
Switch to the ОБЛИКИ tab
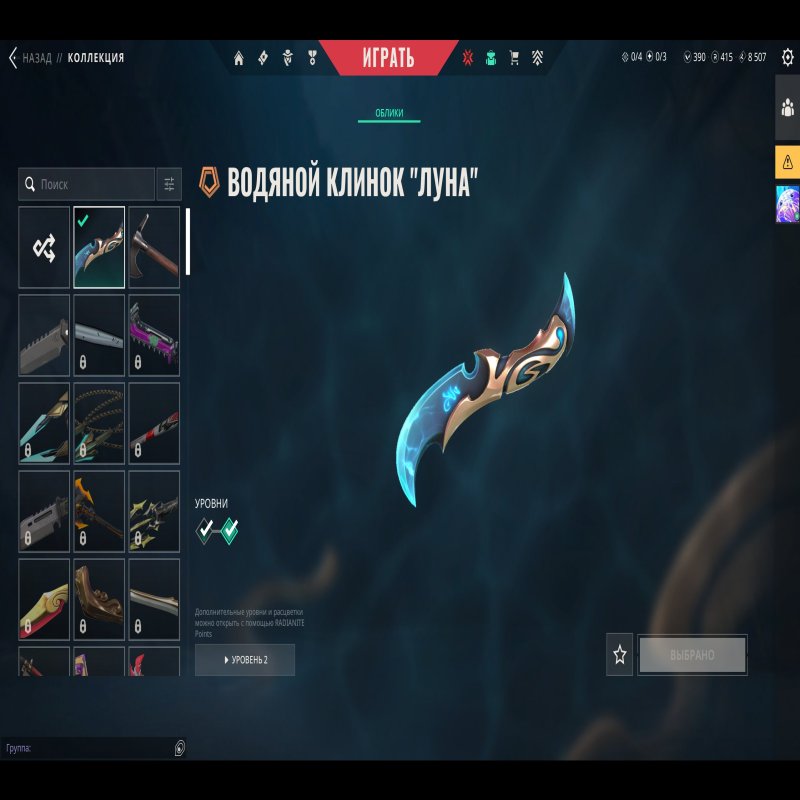[389, 113]
